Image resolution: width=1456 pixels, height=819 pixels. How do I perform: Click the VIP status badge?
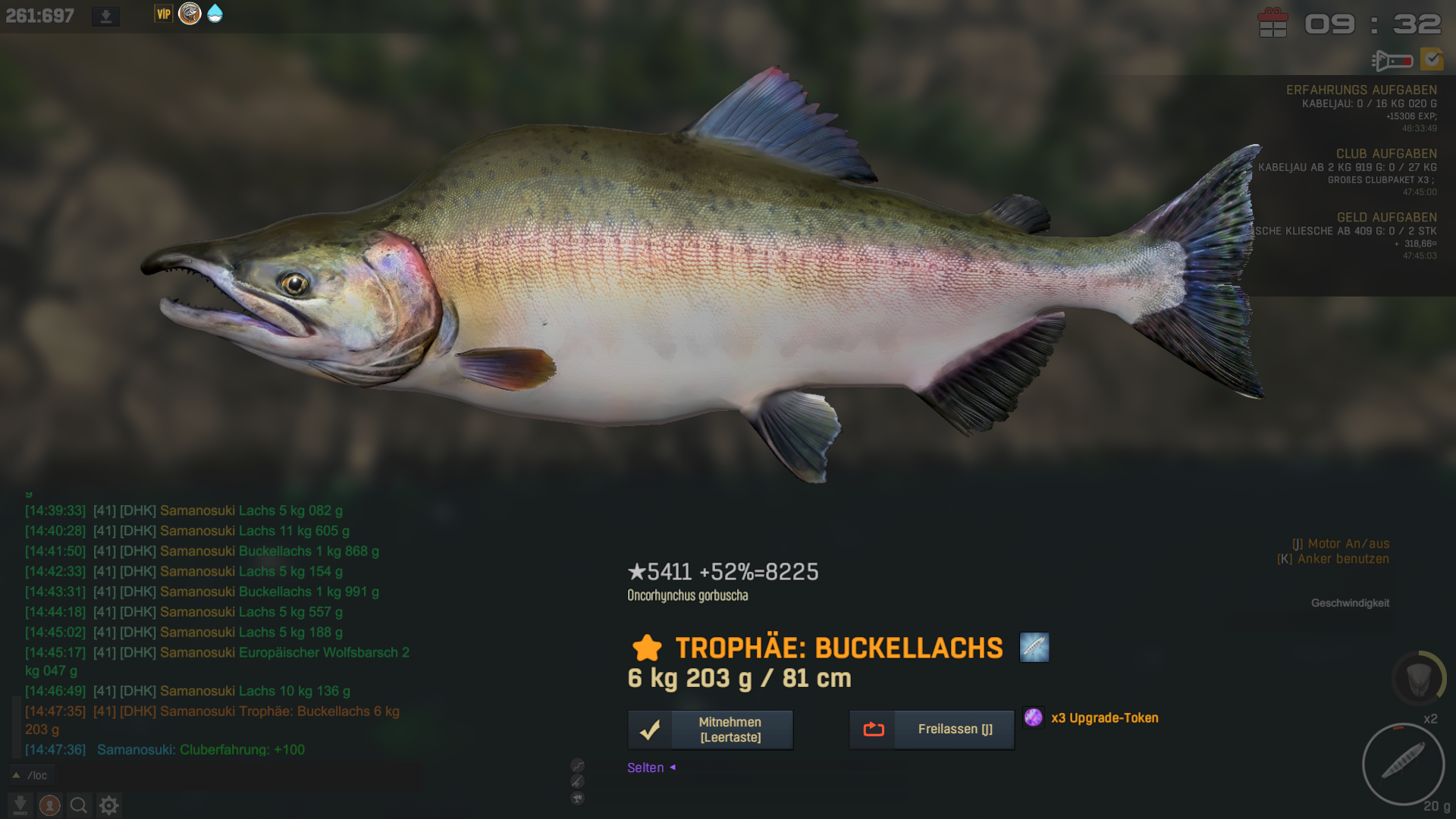163,14
